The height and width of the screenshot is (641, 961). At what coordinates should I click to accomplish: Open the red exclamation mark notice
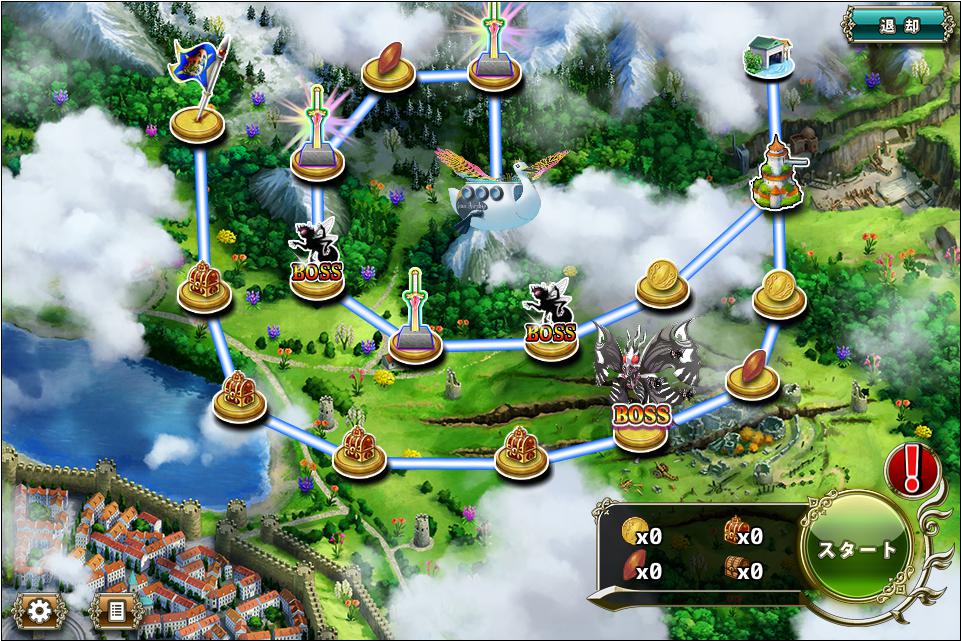910,467
